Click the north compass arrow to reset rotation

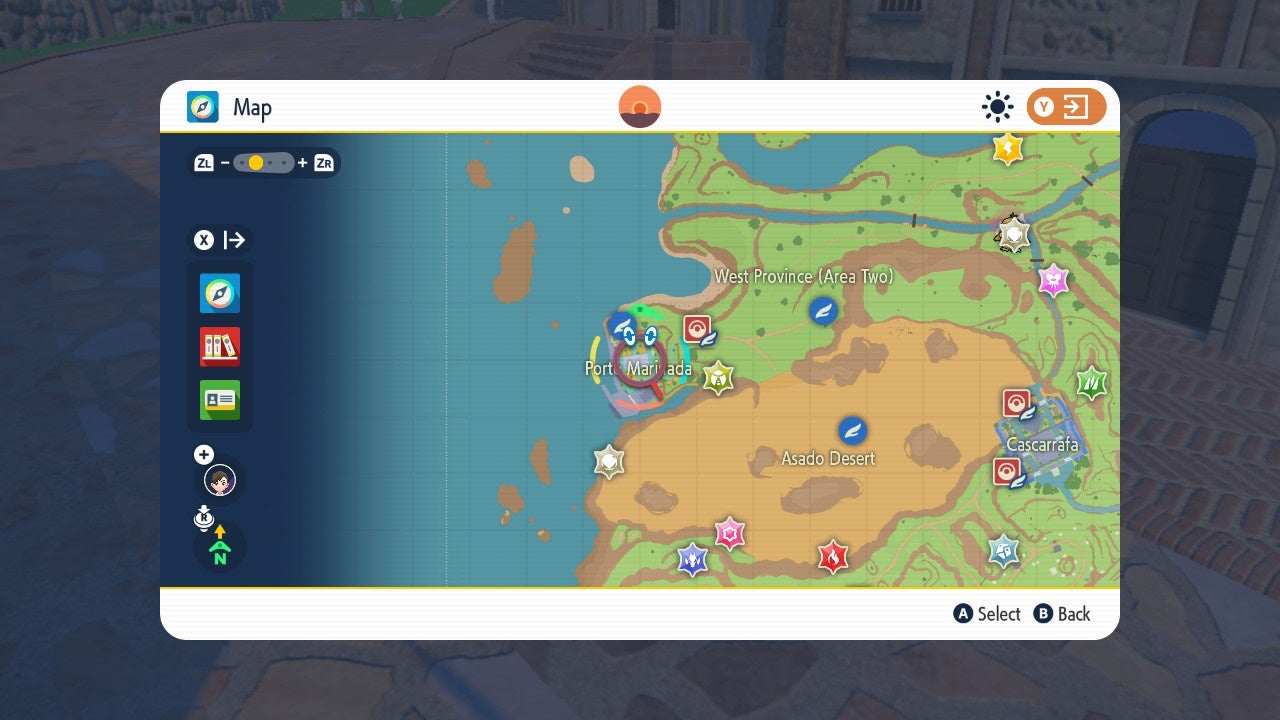click(219, 548)
